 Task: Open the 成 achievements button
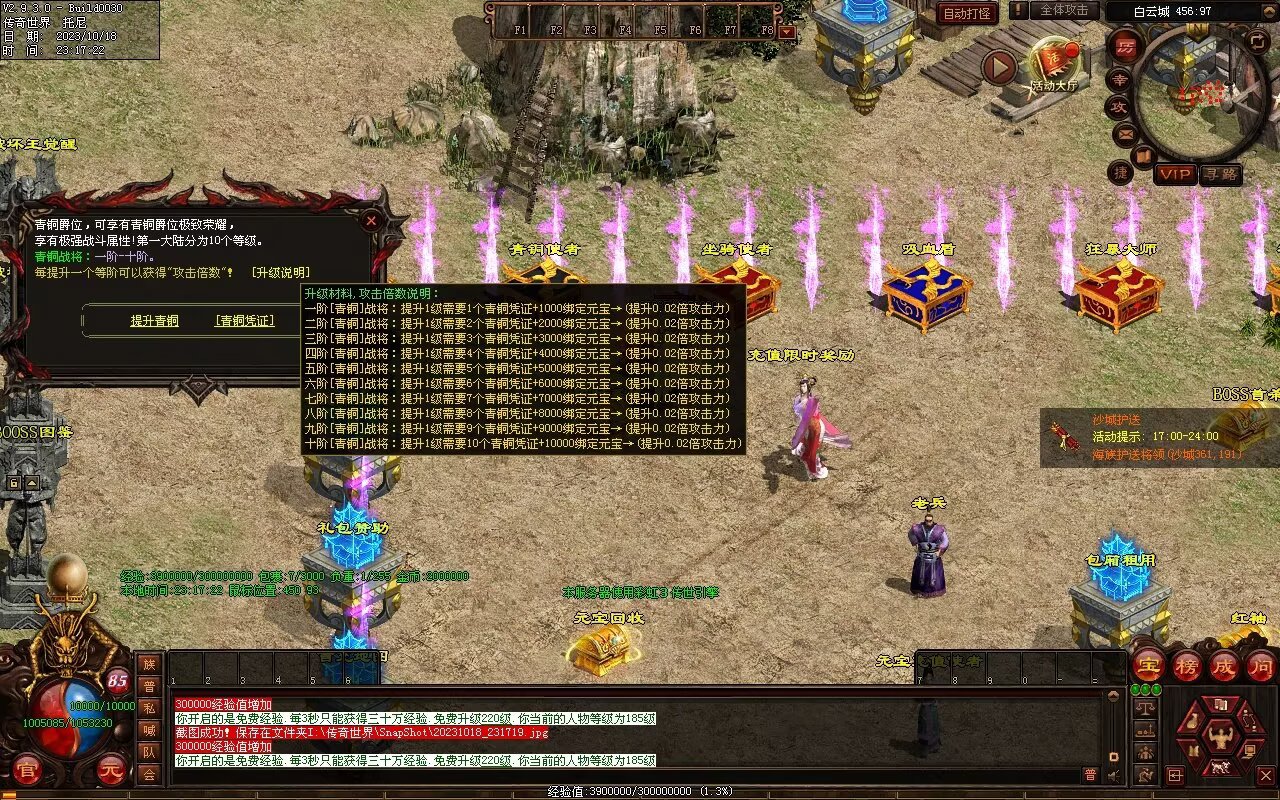(x=1224, y=666)
